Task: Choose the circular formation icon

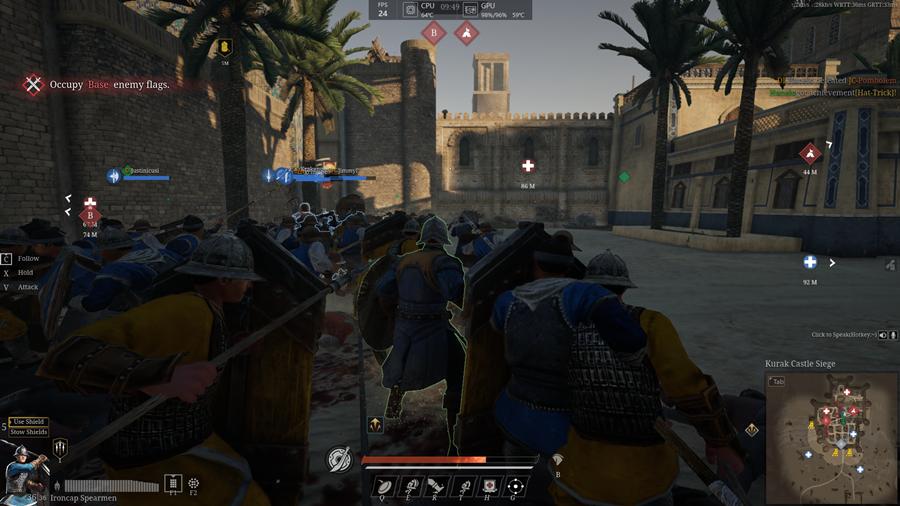Action: pos(193,483)
